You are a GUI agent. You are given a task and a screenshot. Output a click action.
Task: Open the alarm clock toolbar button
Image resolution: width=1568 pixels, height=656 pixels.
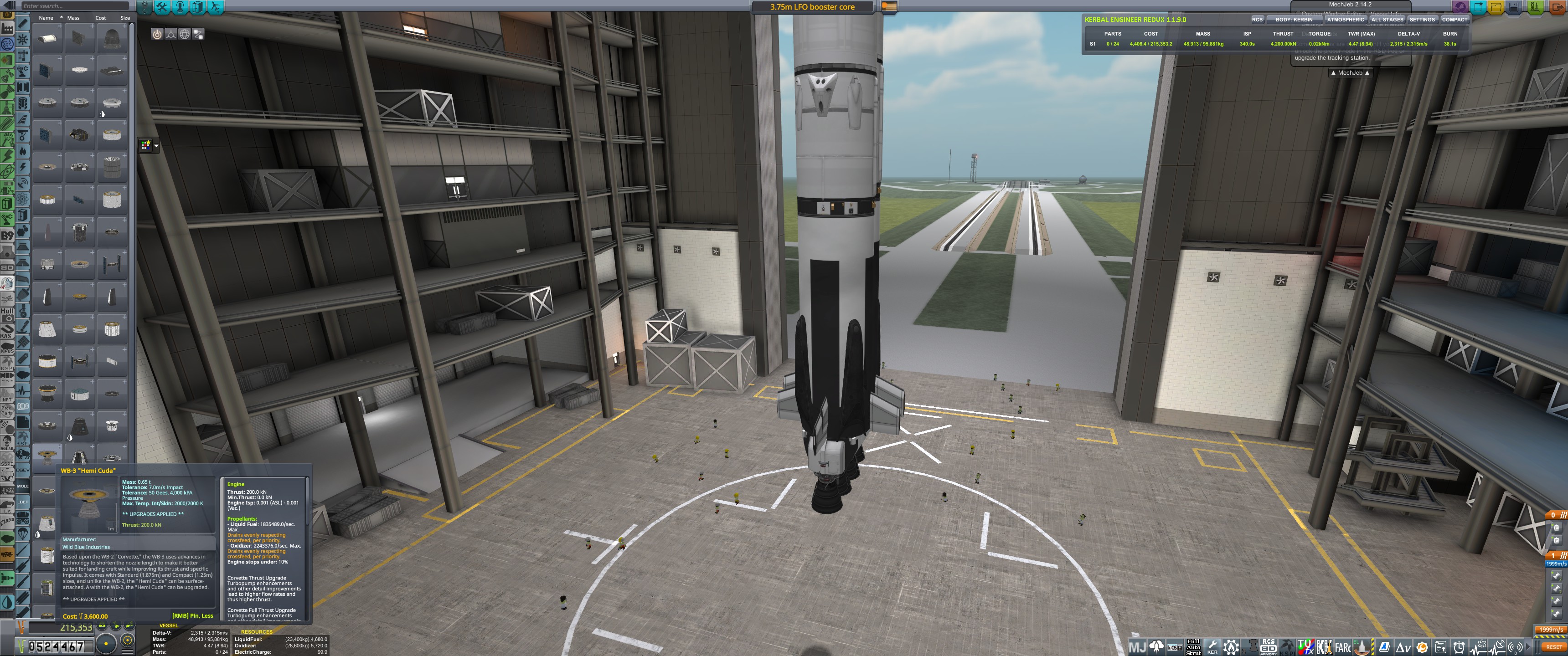point(1459,647)
